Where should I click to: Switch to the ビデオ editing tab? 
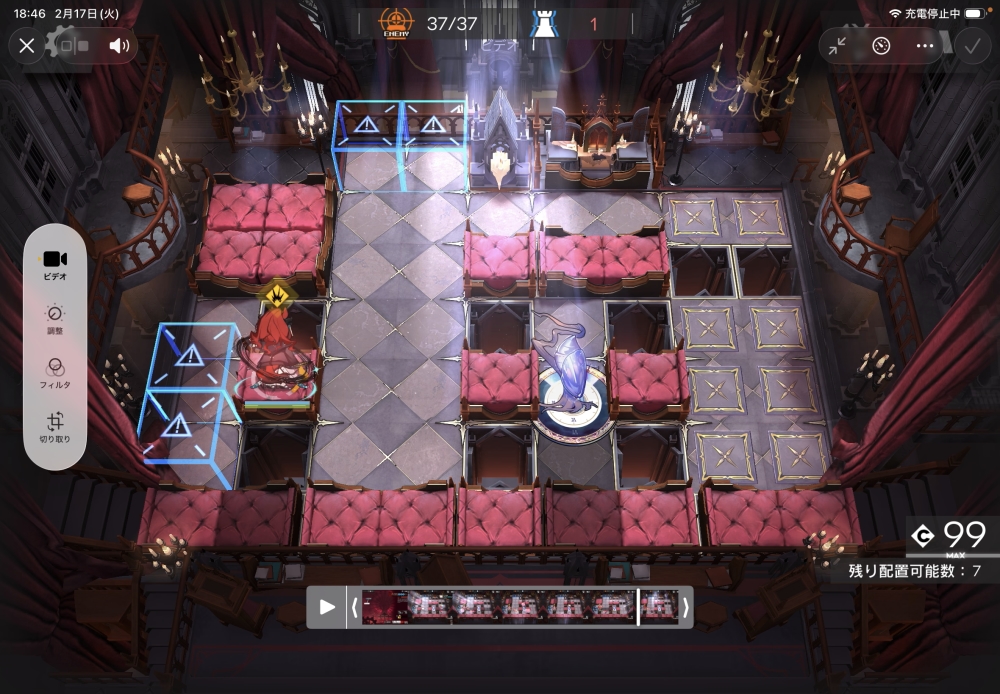click(x=55, y=264)
